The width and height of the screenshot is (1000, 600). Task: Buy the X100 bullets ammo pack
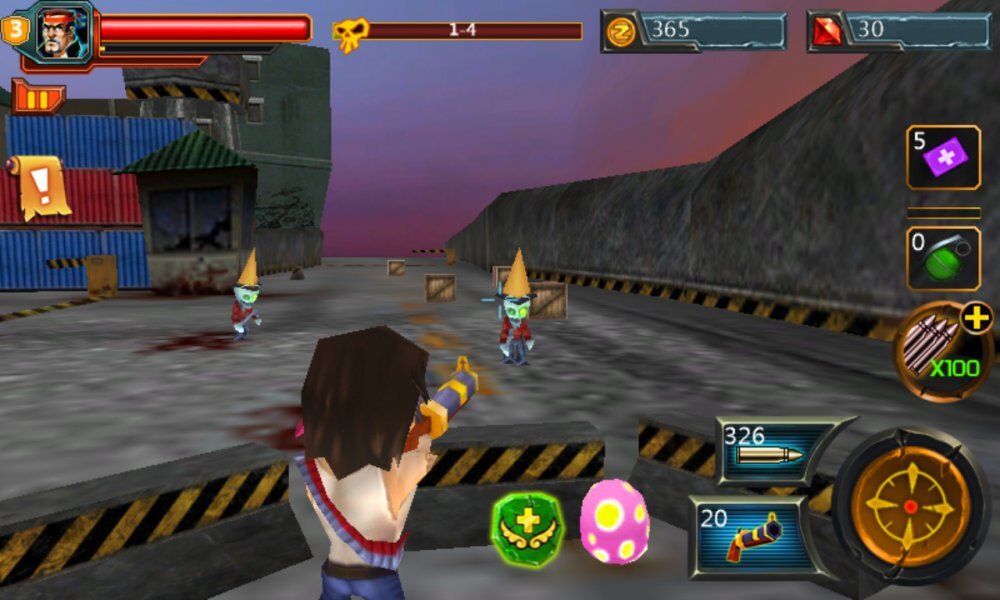click(943, 351)
